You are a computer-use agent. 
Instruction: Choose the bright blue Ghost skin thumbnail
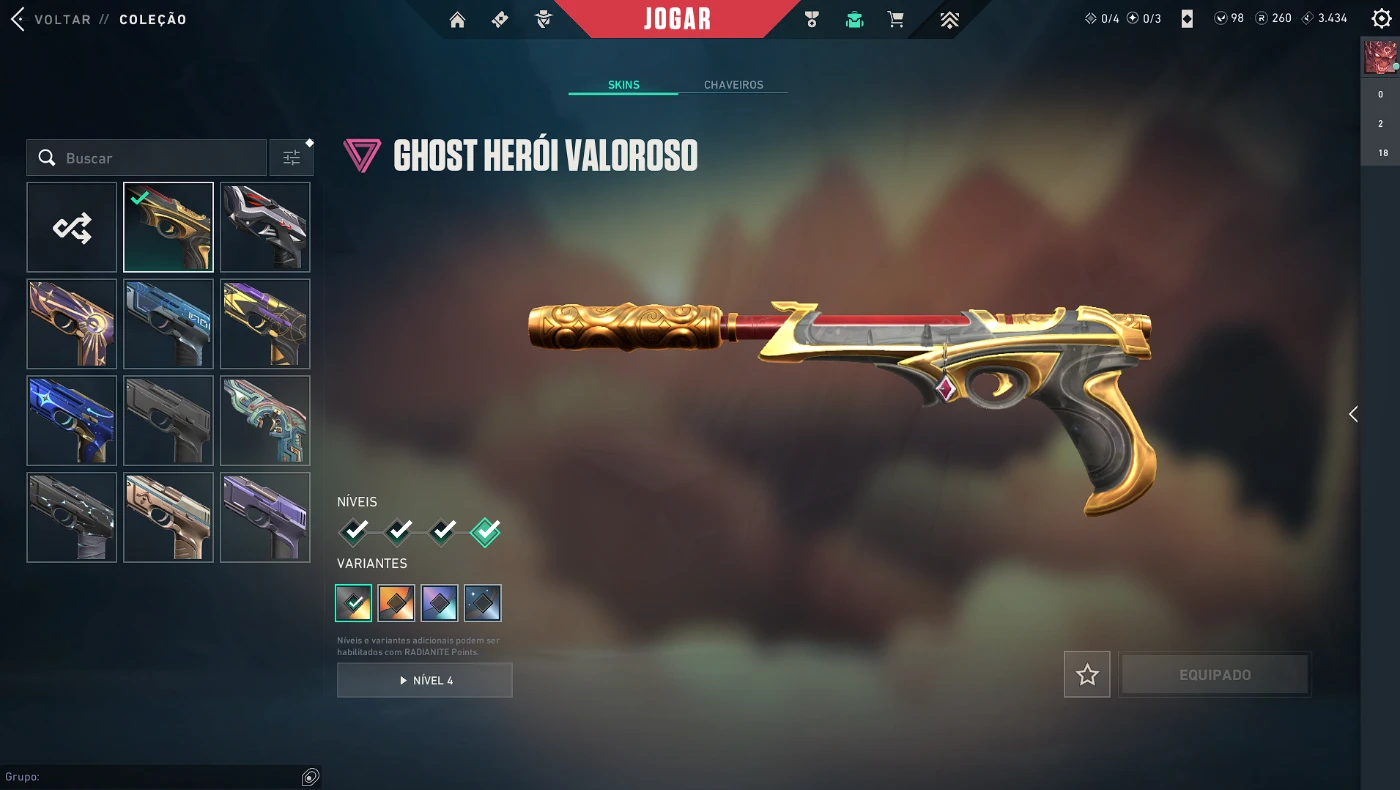coord(72,421)
